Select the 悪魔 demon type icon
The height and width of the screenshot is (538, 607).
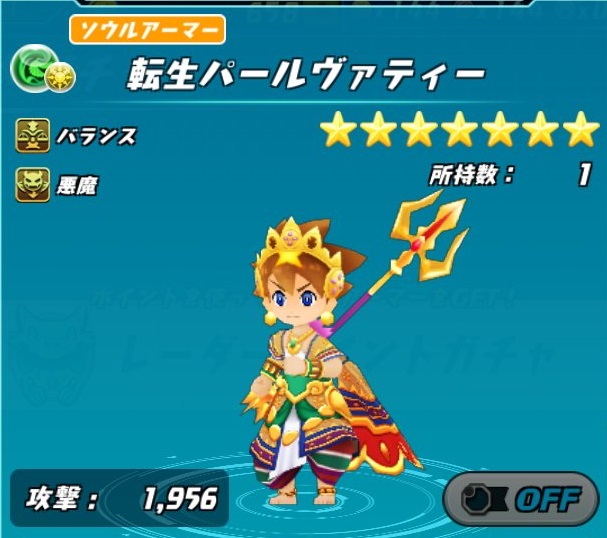(31, 183)
